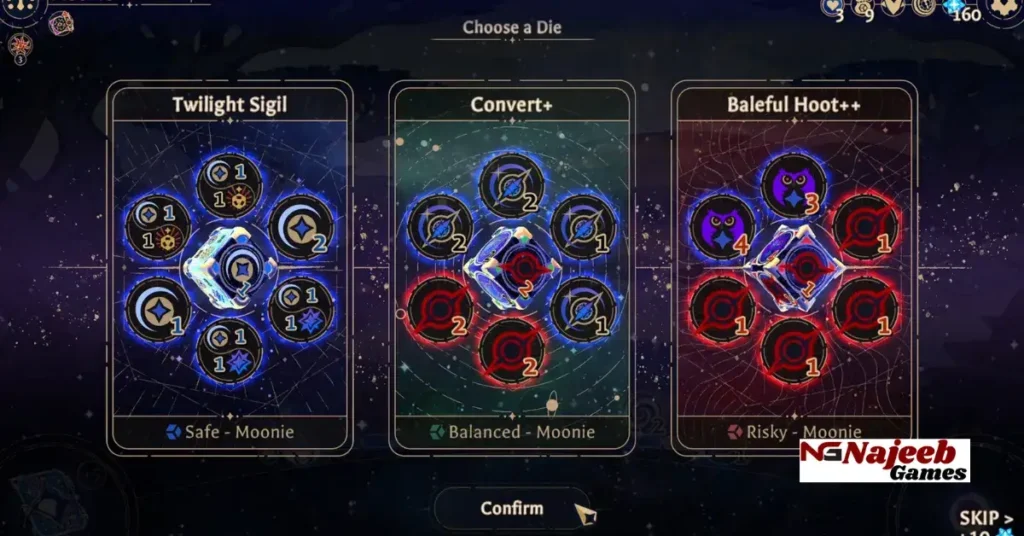Inspect the purple owl face showing 4
This screenshot has width=1024, height=536.
click(x=723, y=227)
